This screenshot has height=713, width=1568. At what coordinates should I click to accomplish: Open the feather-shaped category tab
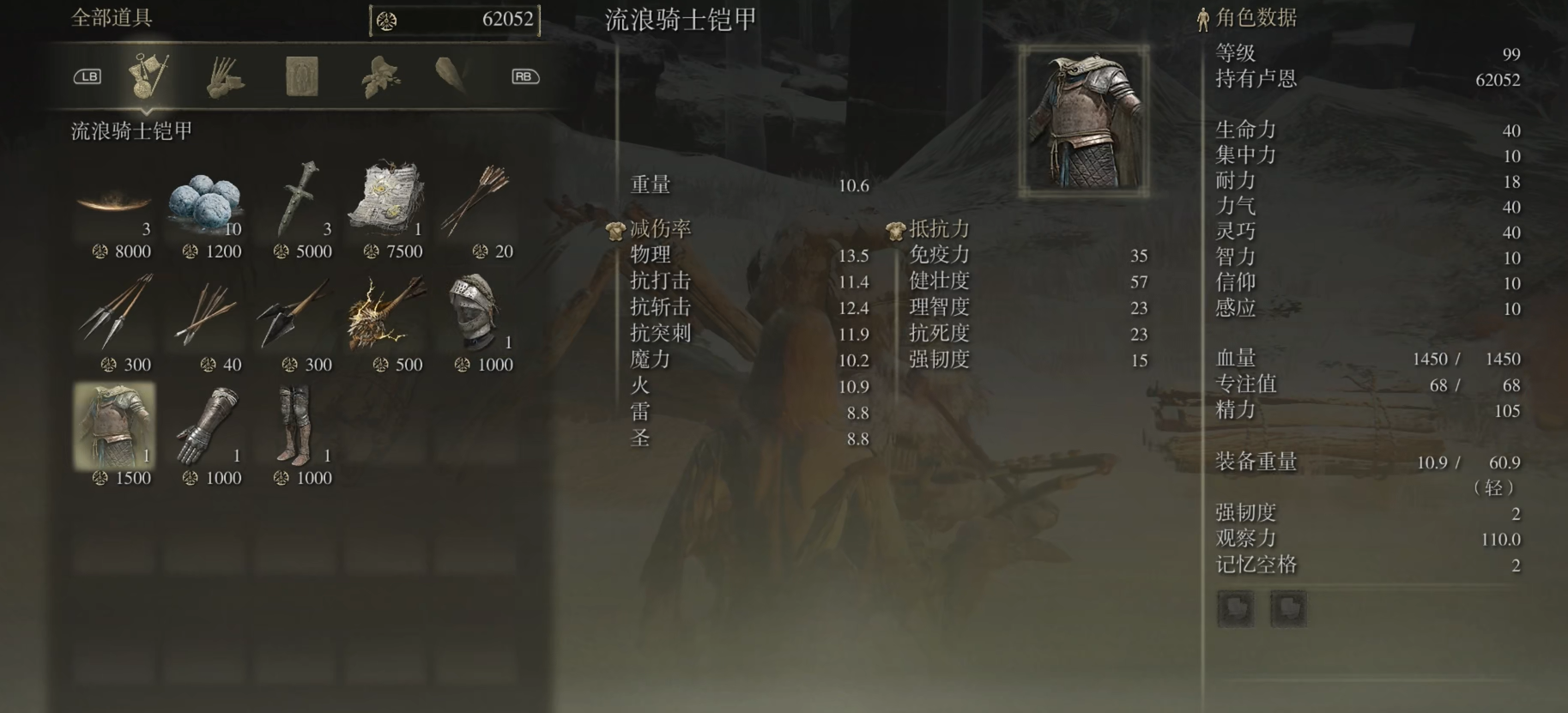point(451,76)
